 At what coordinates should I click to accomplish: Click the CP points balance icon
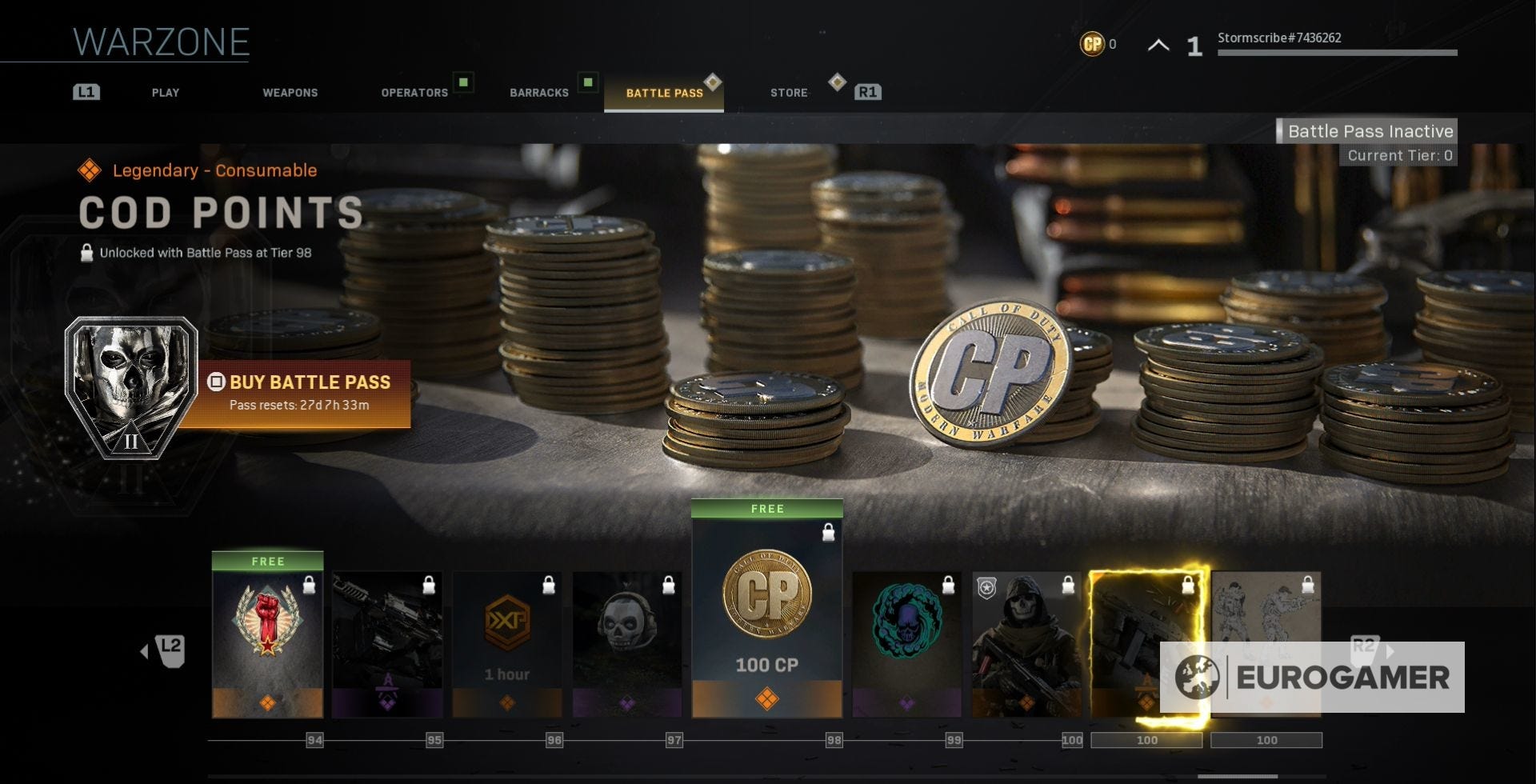click(x=1090, y=45)
